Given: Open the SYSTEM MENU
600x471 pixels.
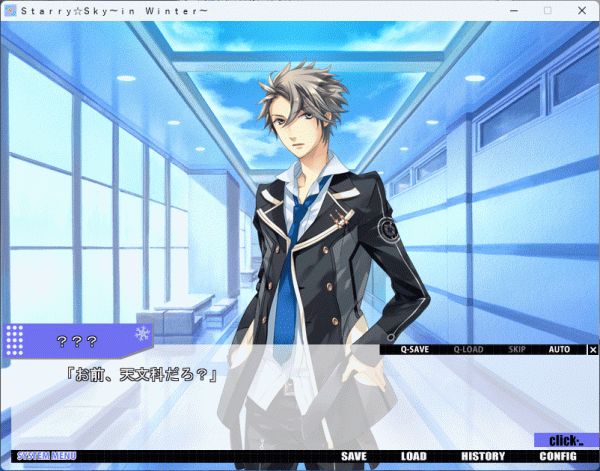Looking at the screenshot, I should [x=46, y=457].
